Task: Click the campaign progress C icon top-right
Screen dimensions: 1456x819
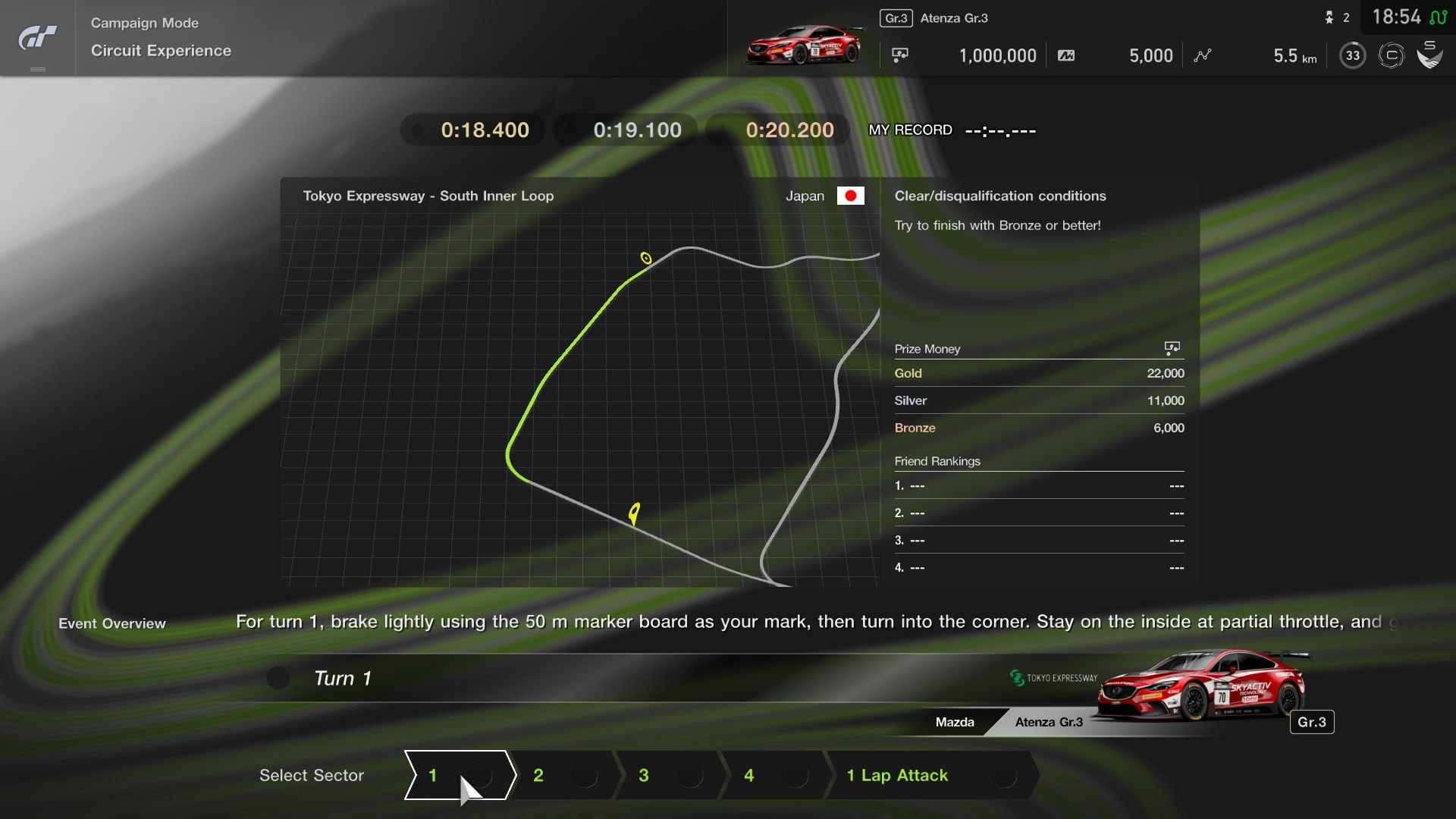Action: point(1392,55)
